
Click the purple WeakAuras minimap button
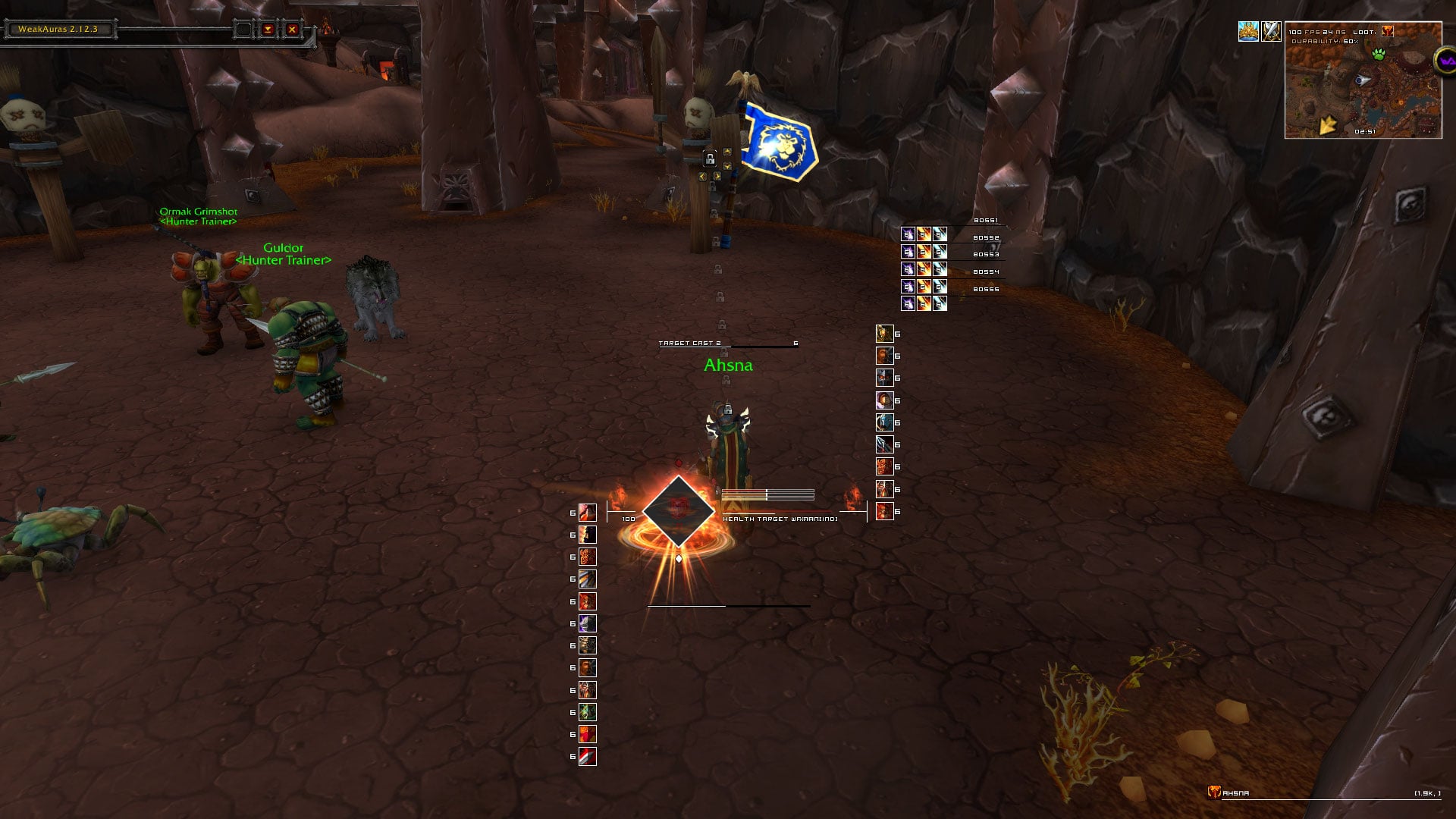[1445, 60]
